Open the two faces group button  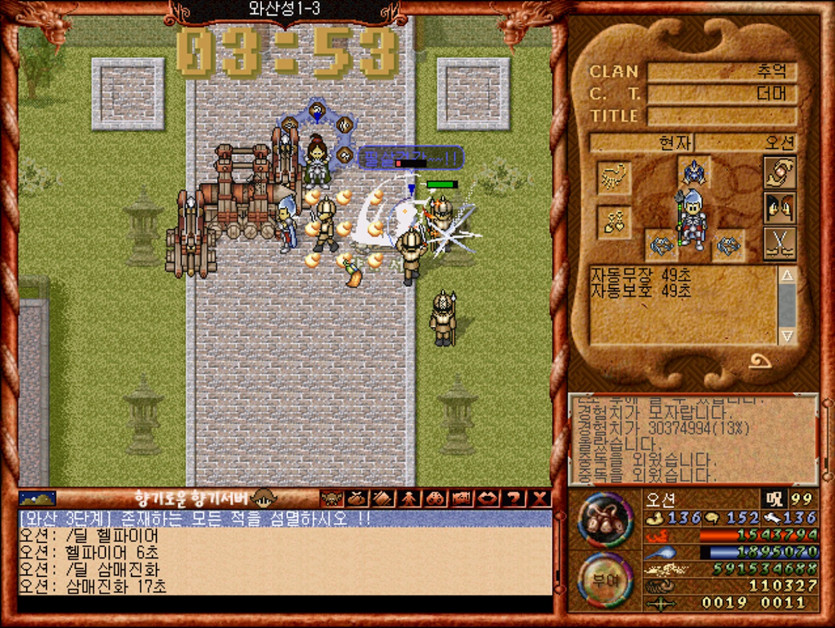[779, 208]
